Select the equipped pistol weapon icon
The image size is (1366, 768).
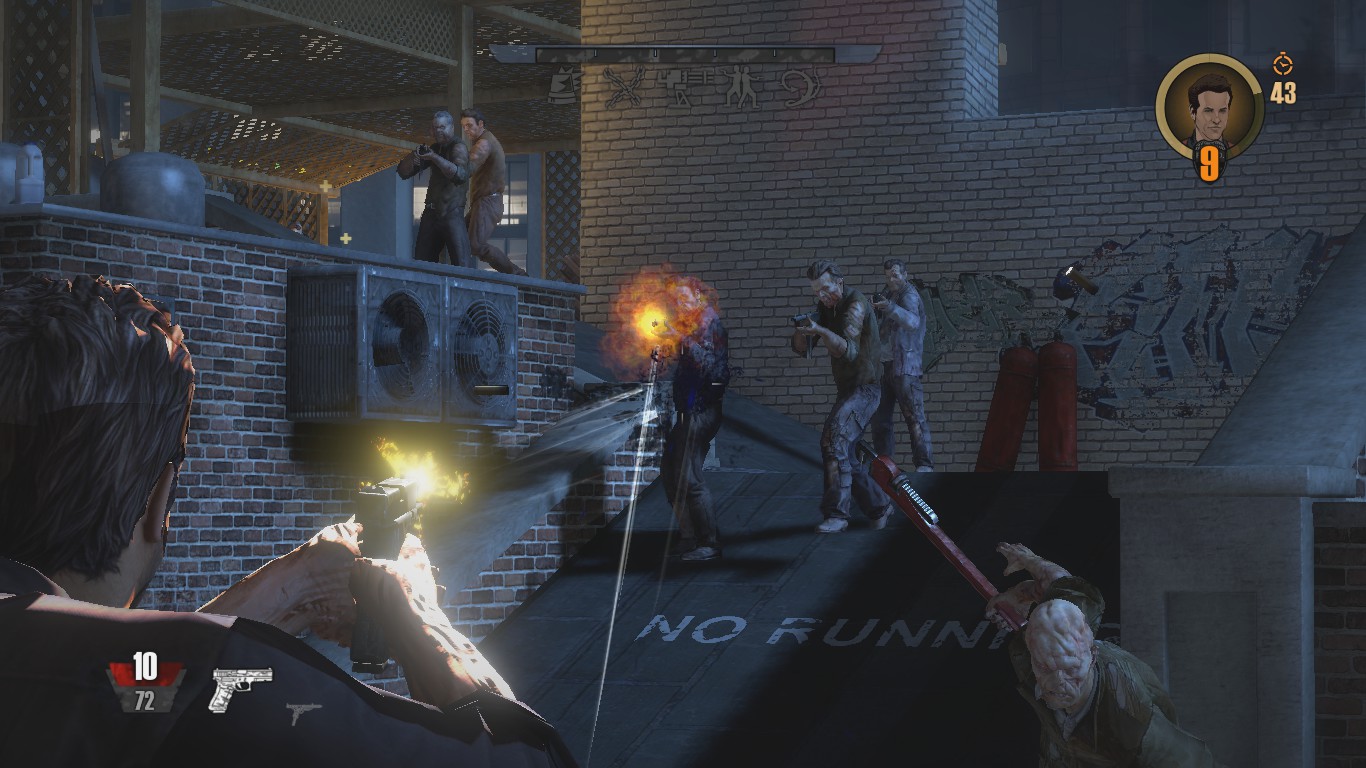(x=241, y=689)
